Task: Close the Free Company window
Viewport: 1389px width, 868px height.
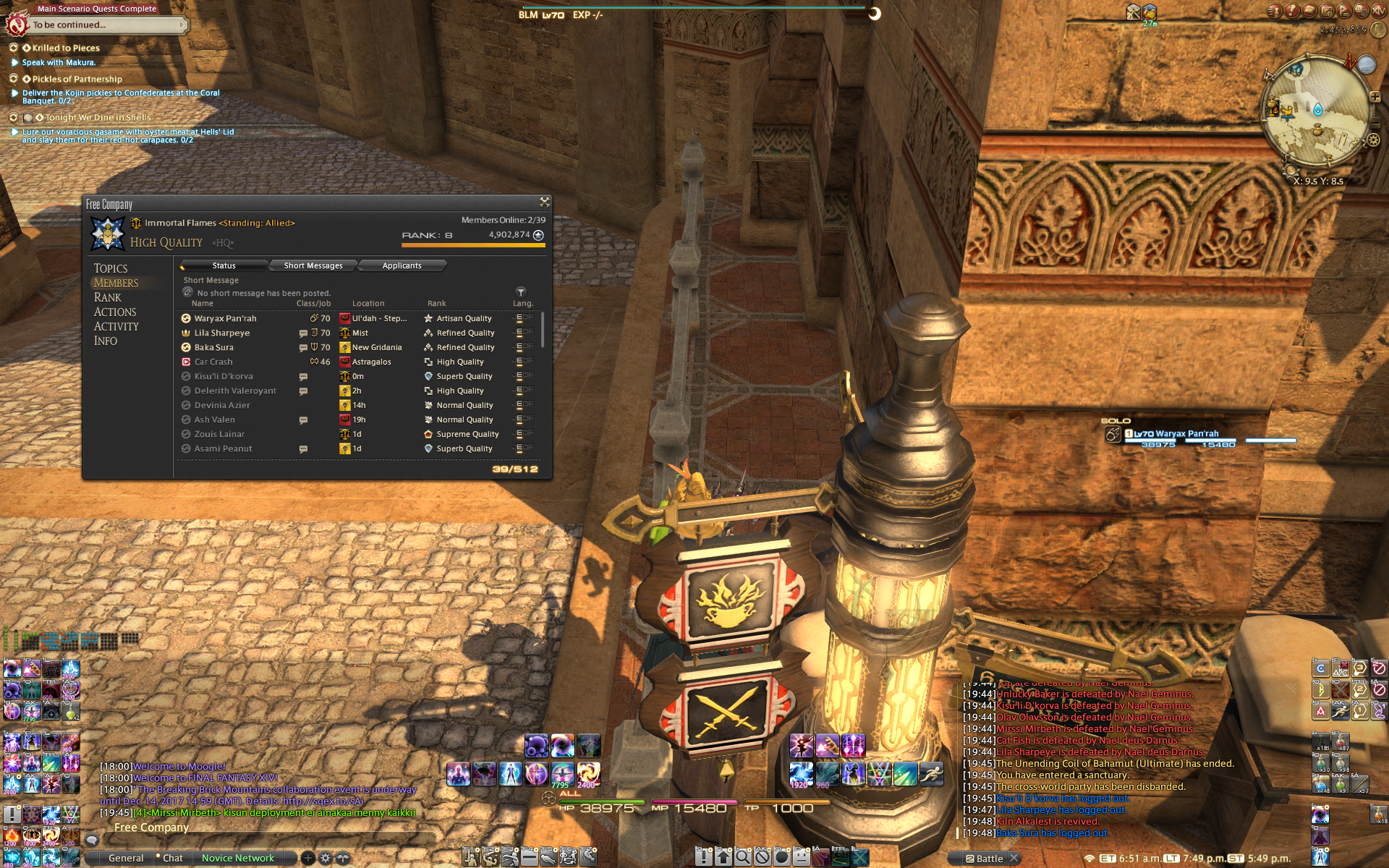Action: (544, 202)
